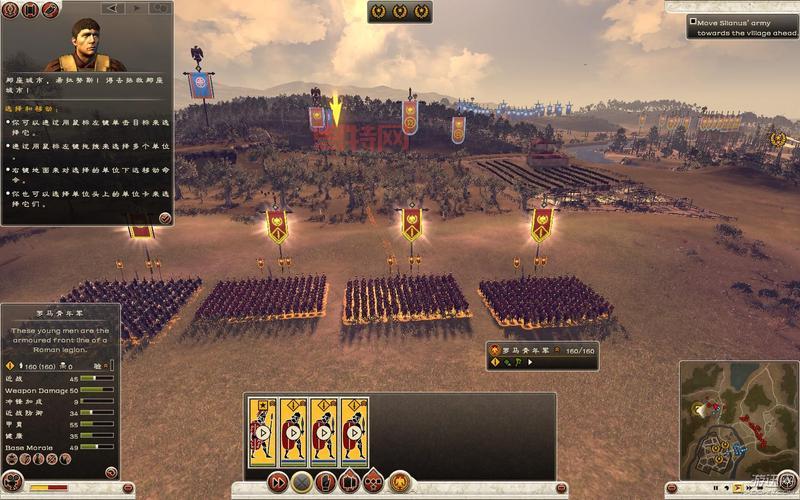
Task: Open the top-left round menu button
Action: 9,10
